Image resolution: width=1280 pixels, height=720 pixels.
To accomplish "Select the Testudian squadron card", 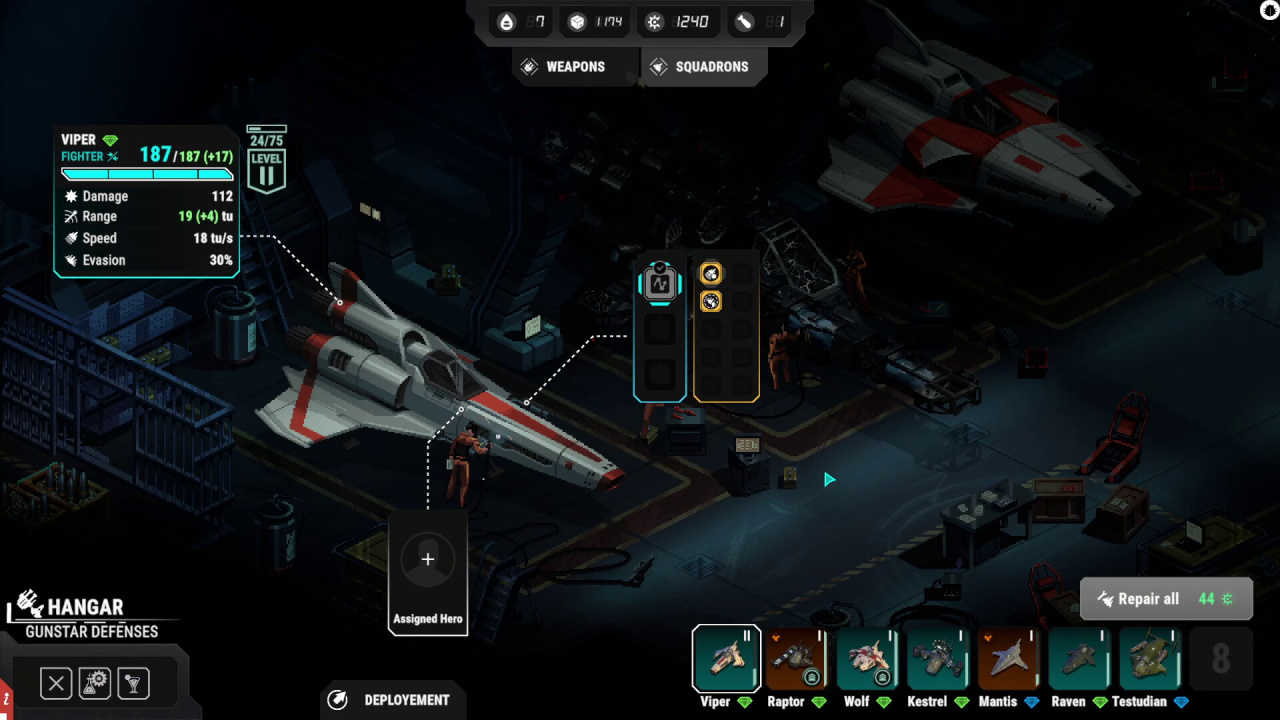I will click(x=1150, y=659).
